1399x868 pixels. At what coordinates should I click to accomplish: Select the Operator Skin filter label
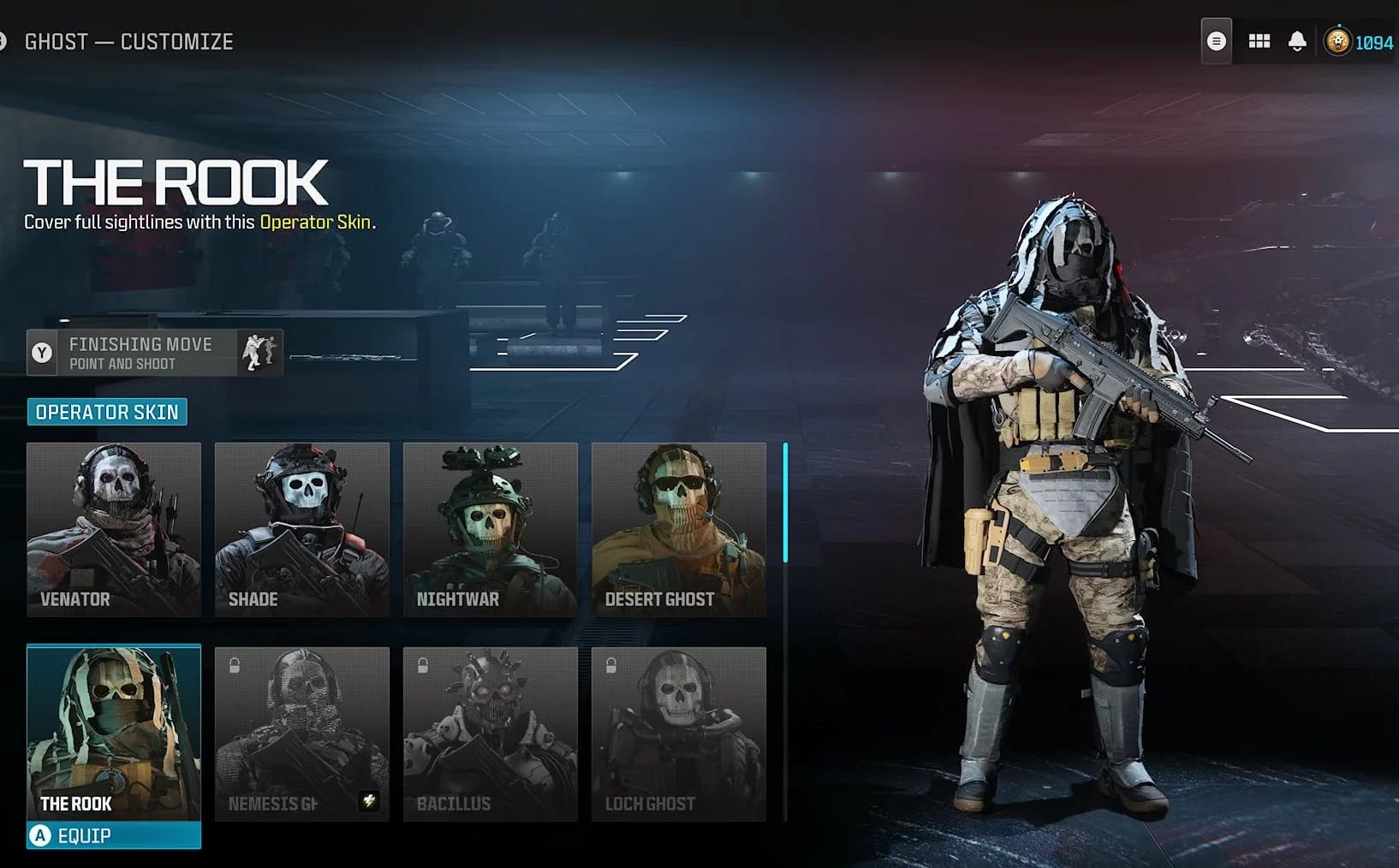pos(108,412)
